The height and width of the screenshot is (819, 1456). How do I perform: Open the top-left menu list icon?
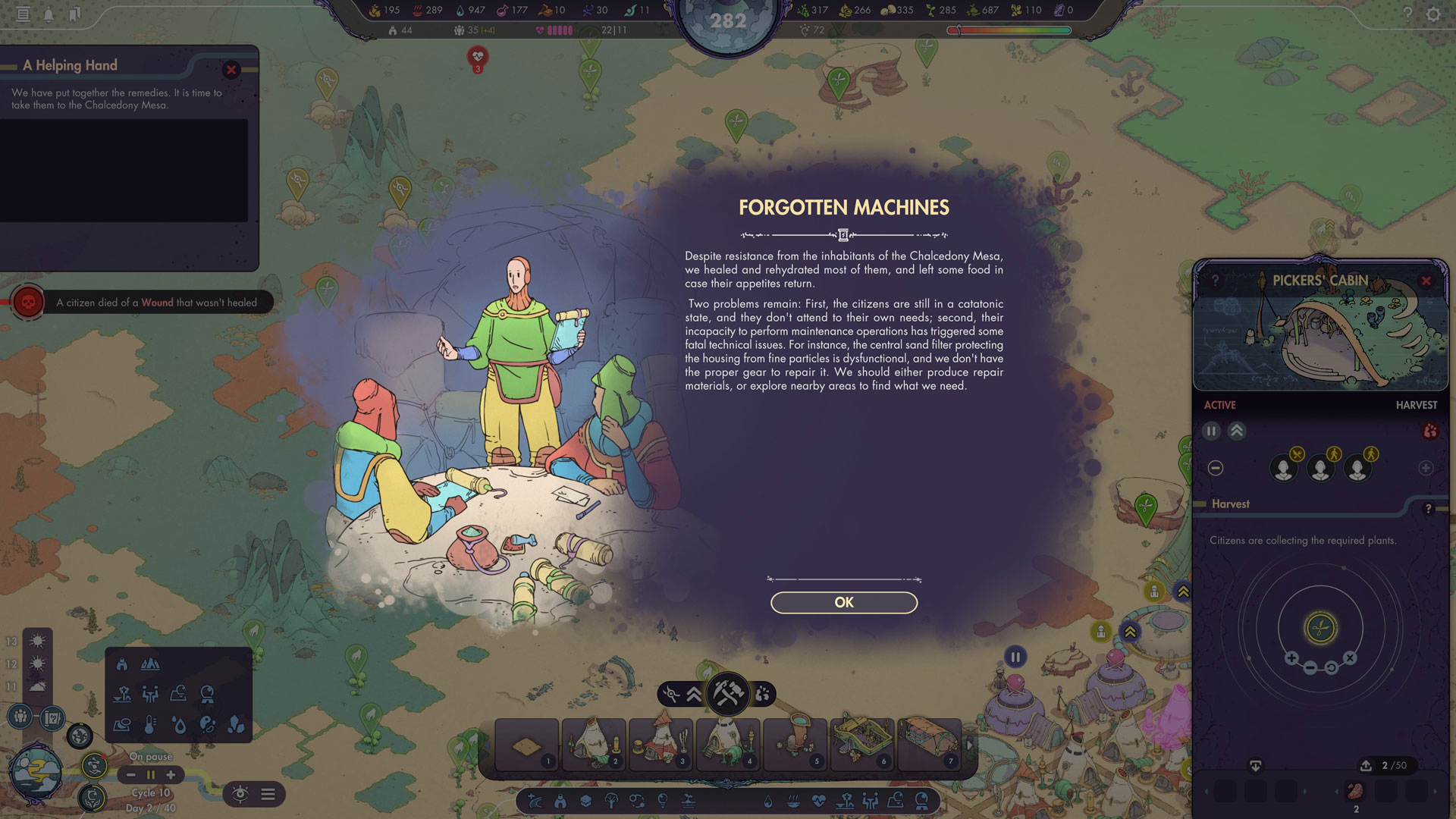point(24,14)
